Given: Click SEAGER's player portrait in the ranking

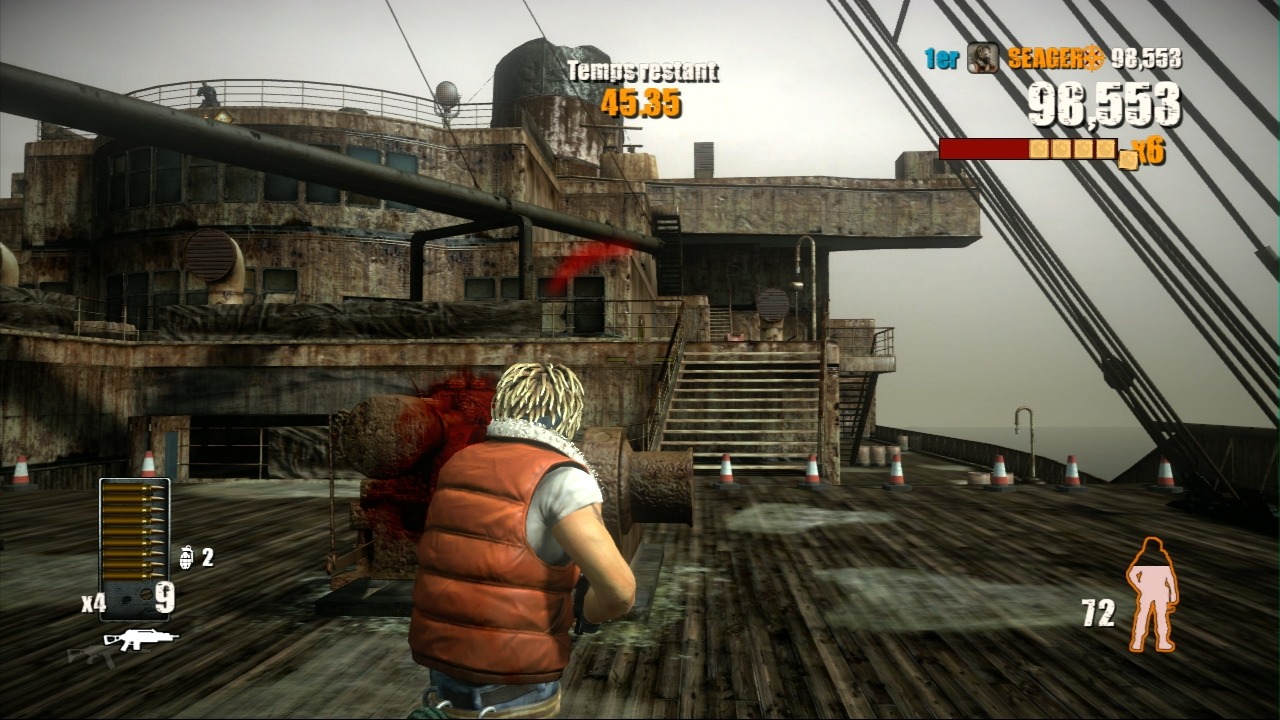Looking at the screenshot, I should [982, 58].
